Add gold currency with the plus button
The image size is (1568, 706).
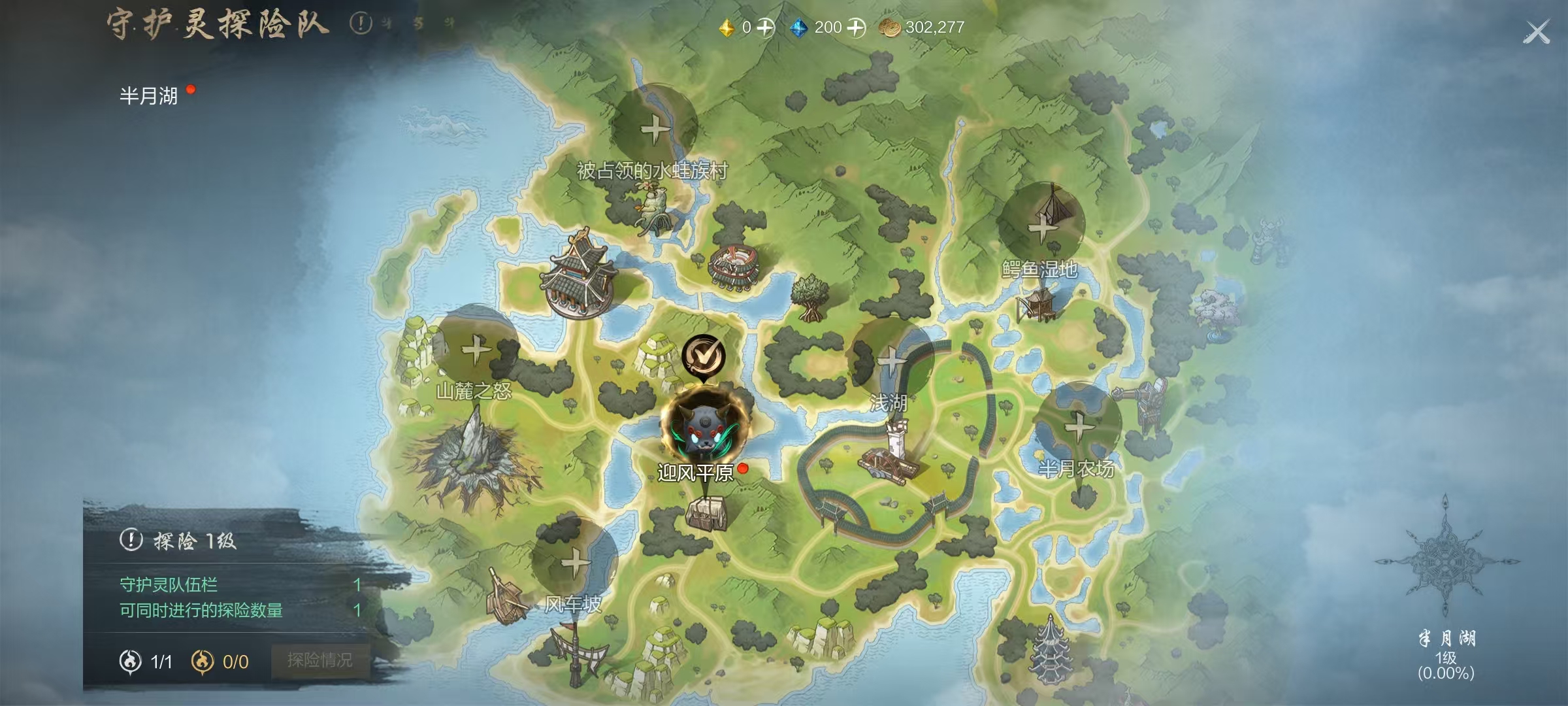coord(765,27)
